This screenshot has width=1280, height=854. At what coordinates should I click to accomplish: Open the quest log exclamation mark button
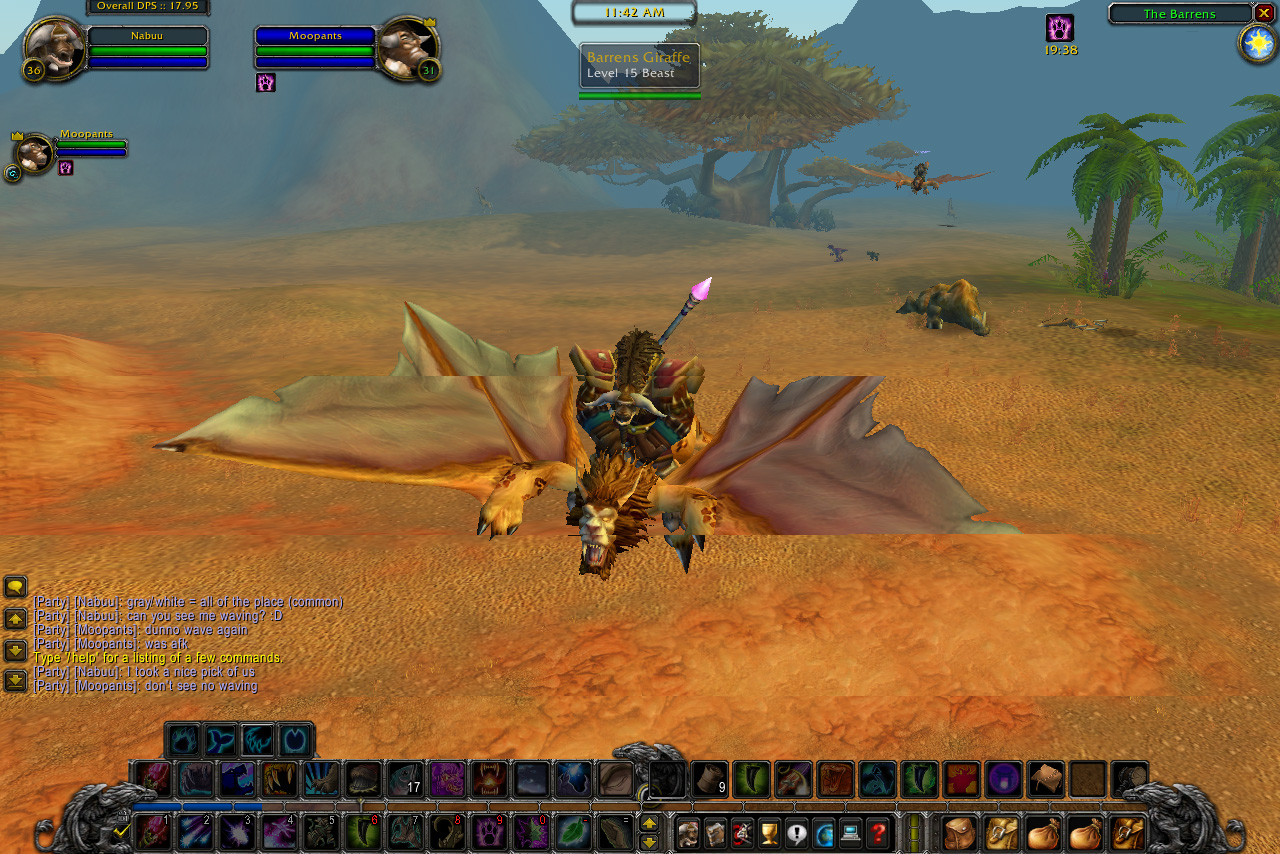tap(796, 832)
